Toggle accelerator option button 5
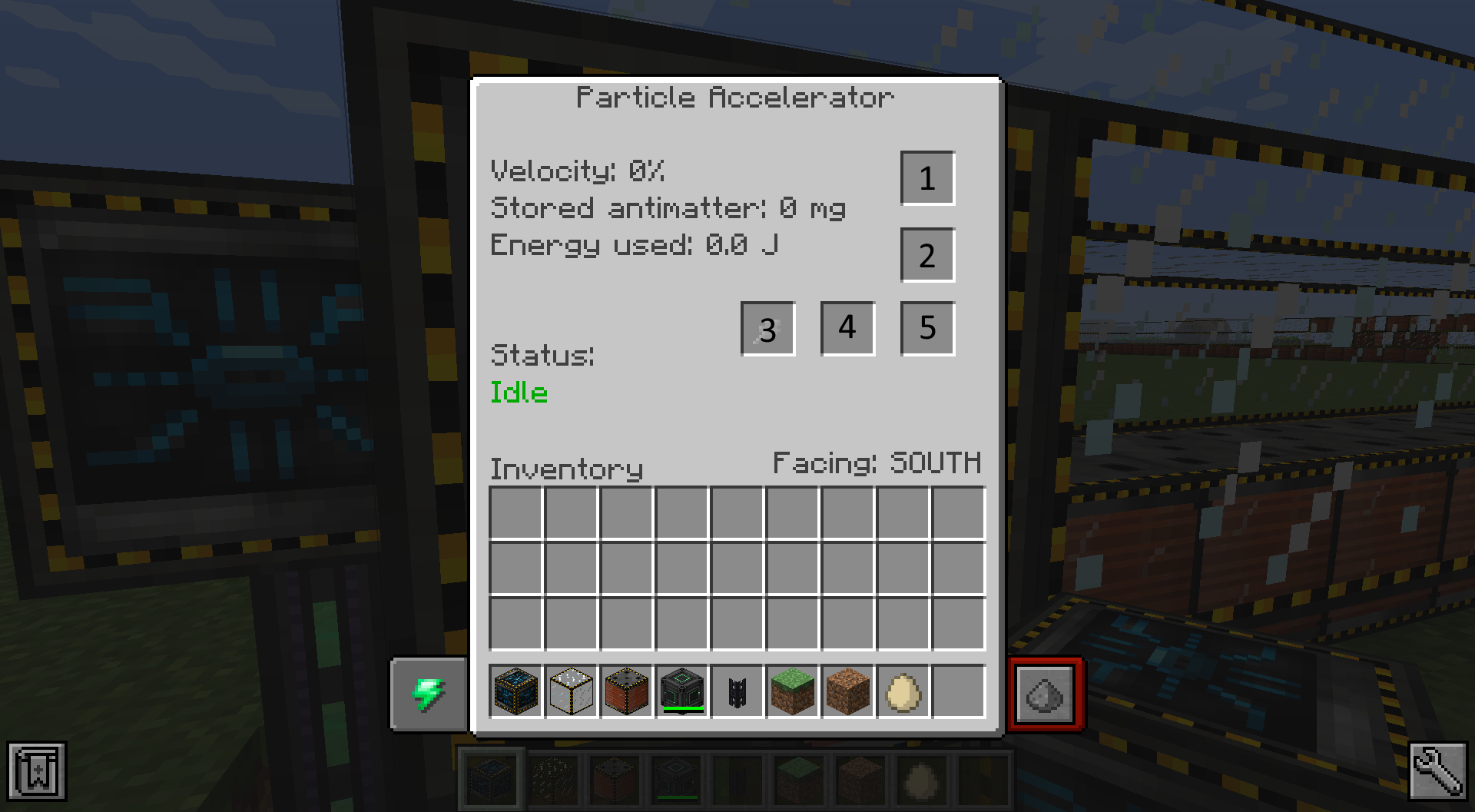Screen dimensions: 1475x812 926,329
